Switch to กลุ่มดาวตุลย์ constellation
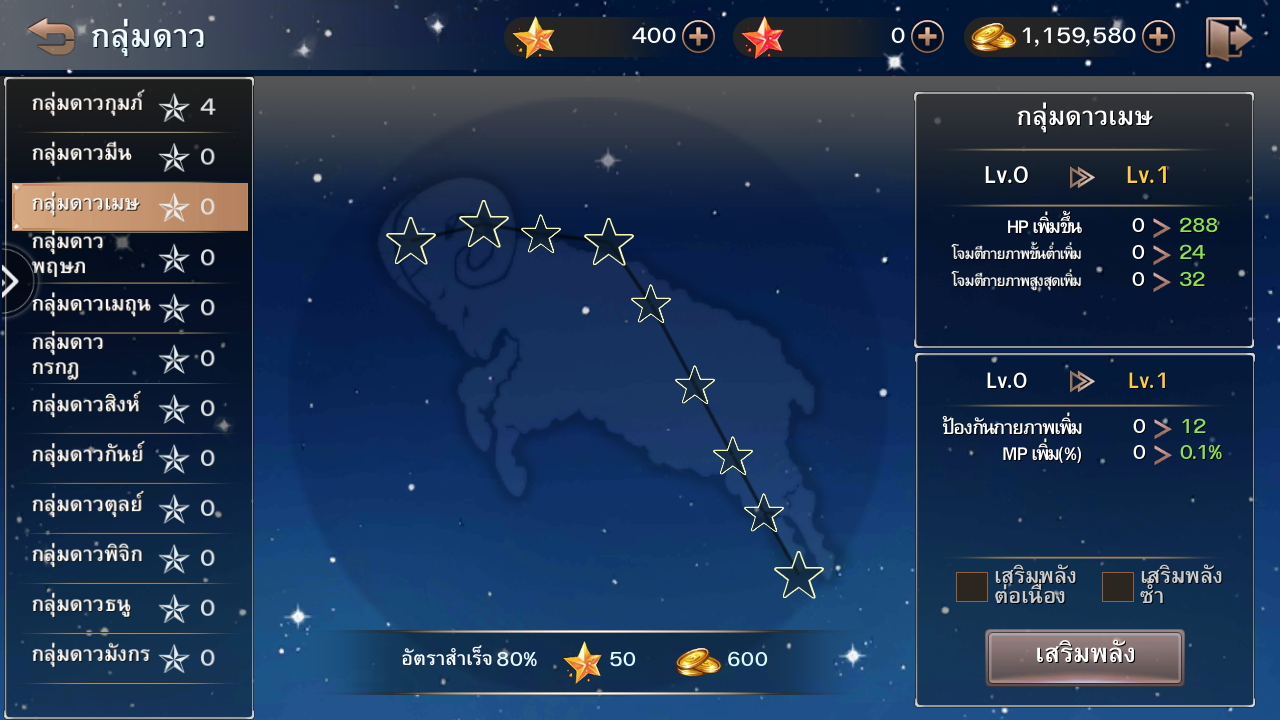1280x720 pixels. (x=129, y=507)
